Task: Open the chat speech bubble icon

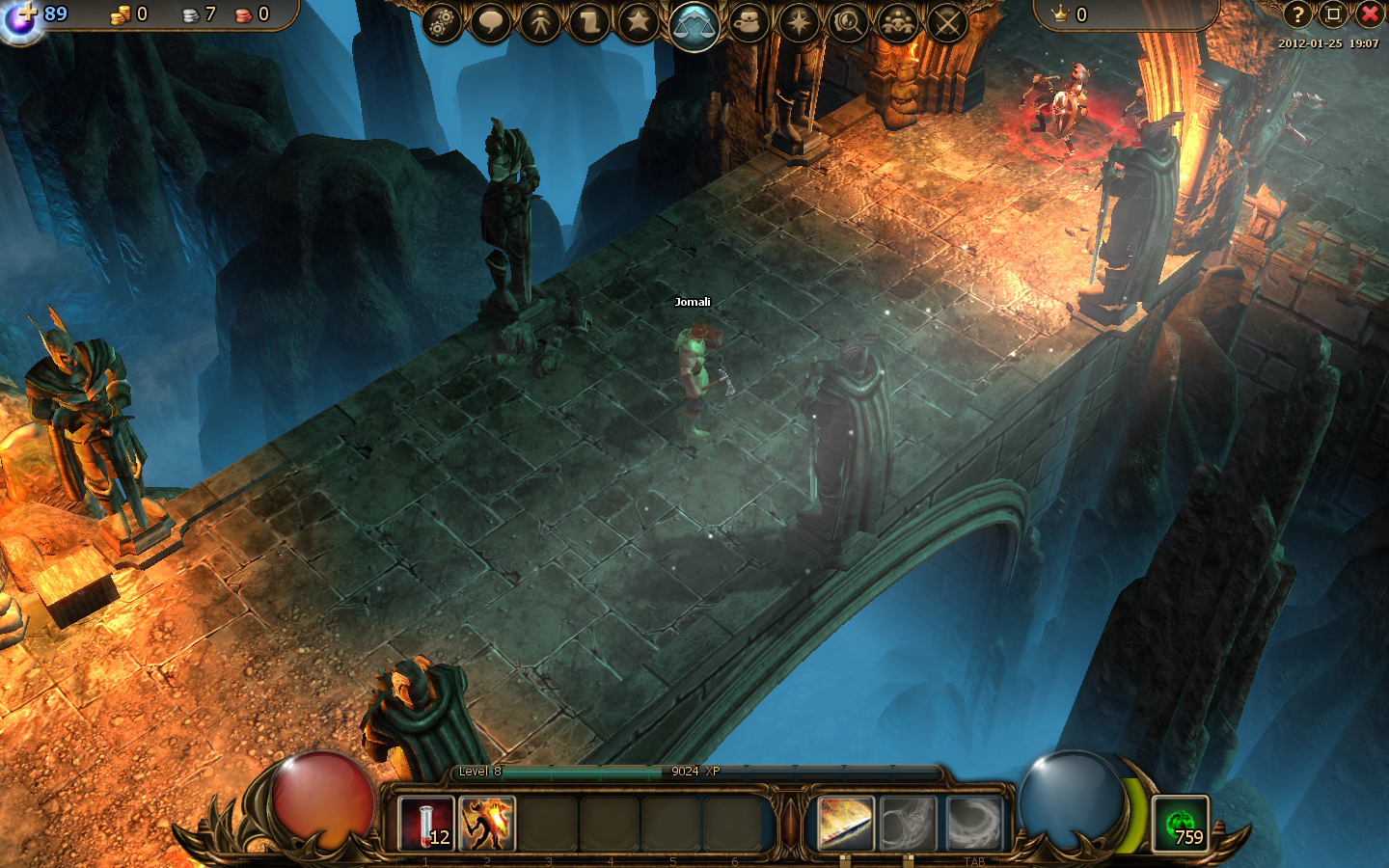Action: click(491, 22)
